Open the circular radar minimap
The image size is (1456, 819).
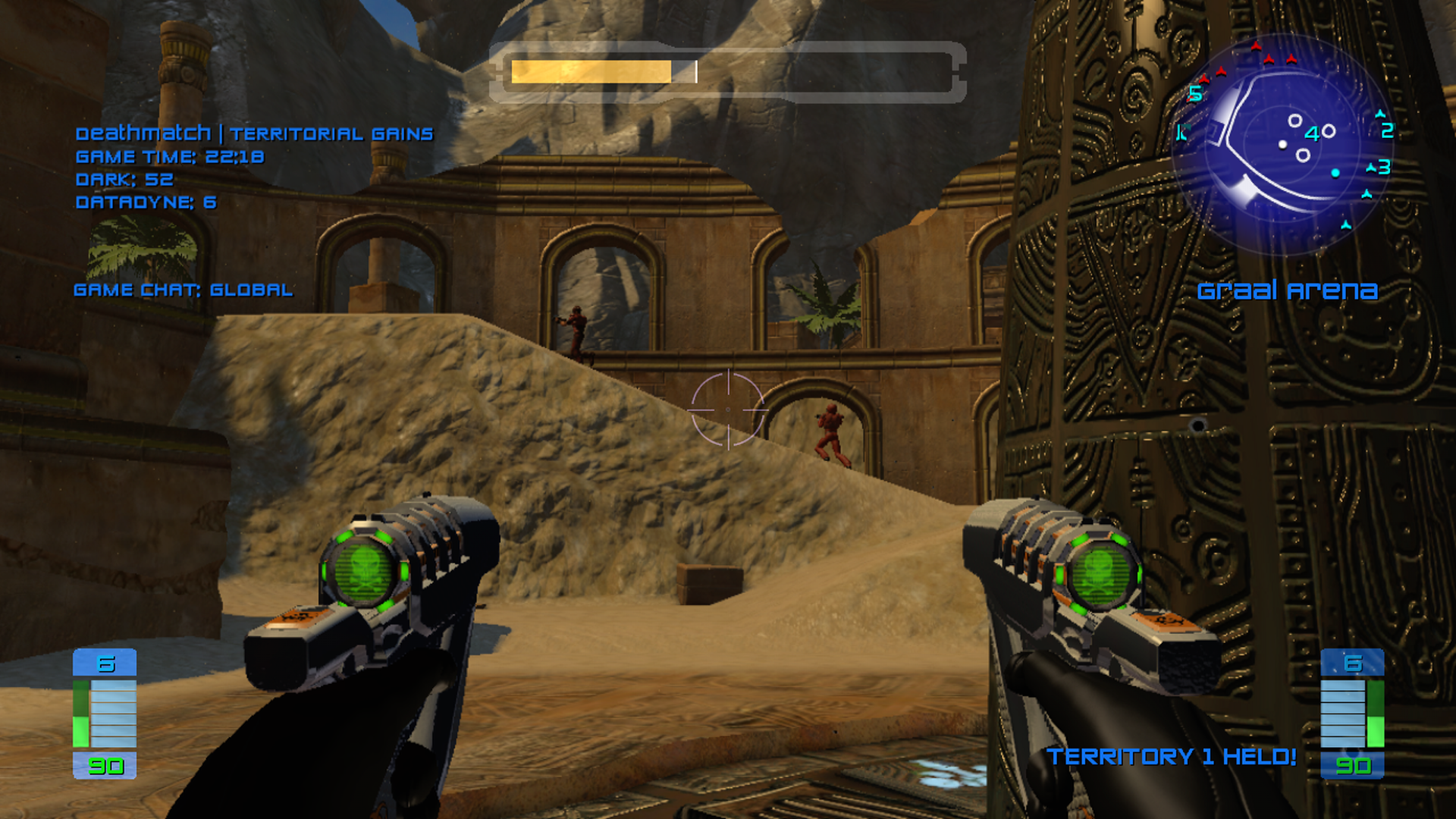1285,144
